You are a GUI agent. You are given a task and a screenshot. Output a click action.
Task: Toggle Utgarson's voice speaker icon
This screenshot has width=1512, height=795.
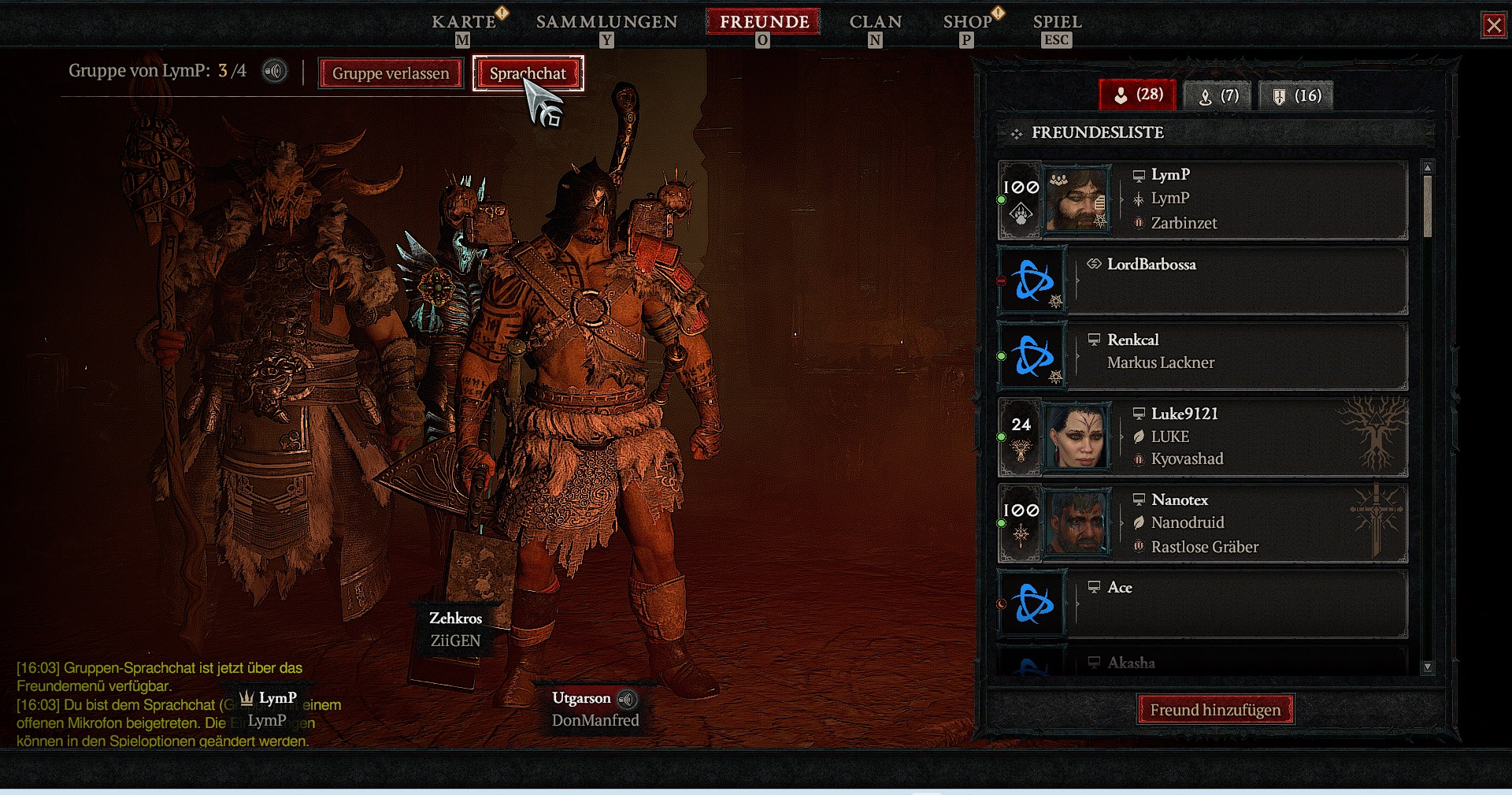tap(627, 699)
